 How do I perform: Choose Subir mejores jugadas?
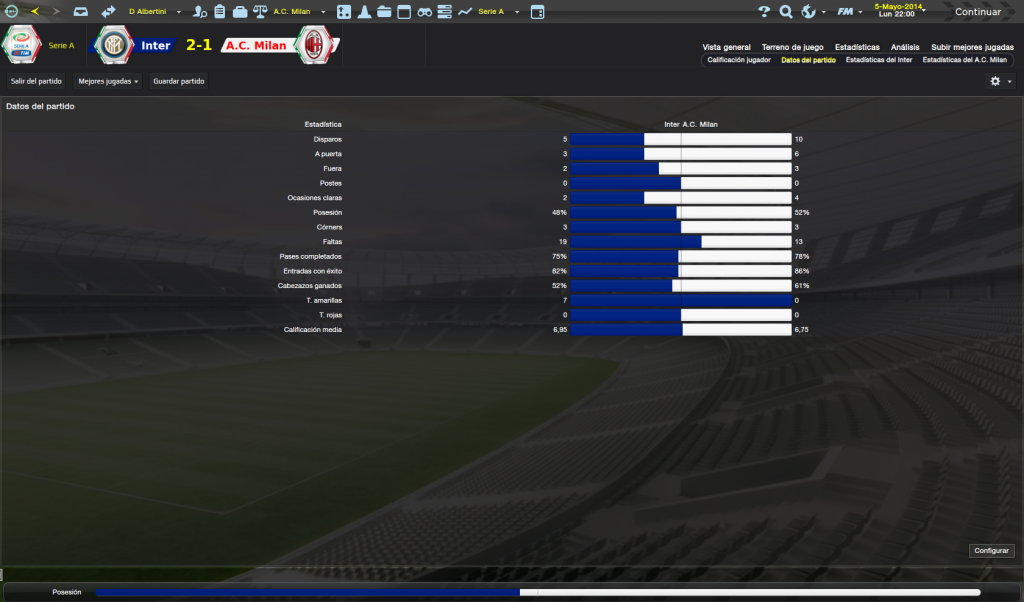[x=972, y=47]
